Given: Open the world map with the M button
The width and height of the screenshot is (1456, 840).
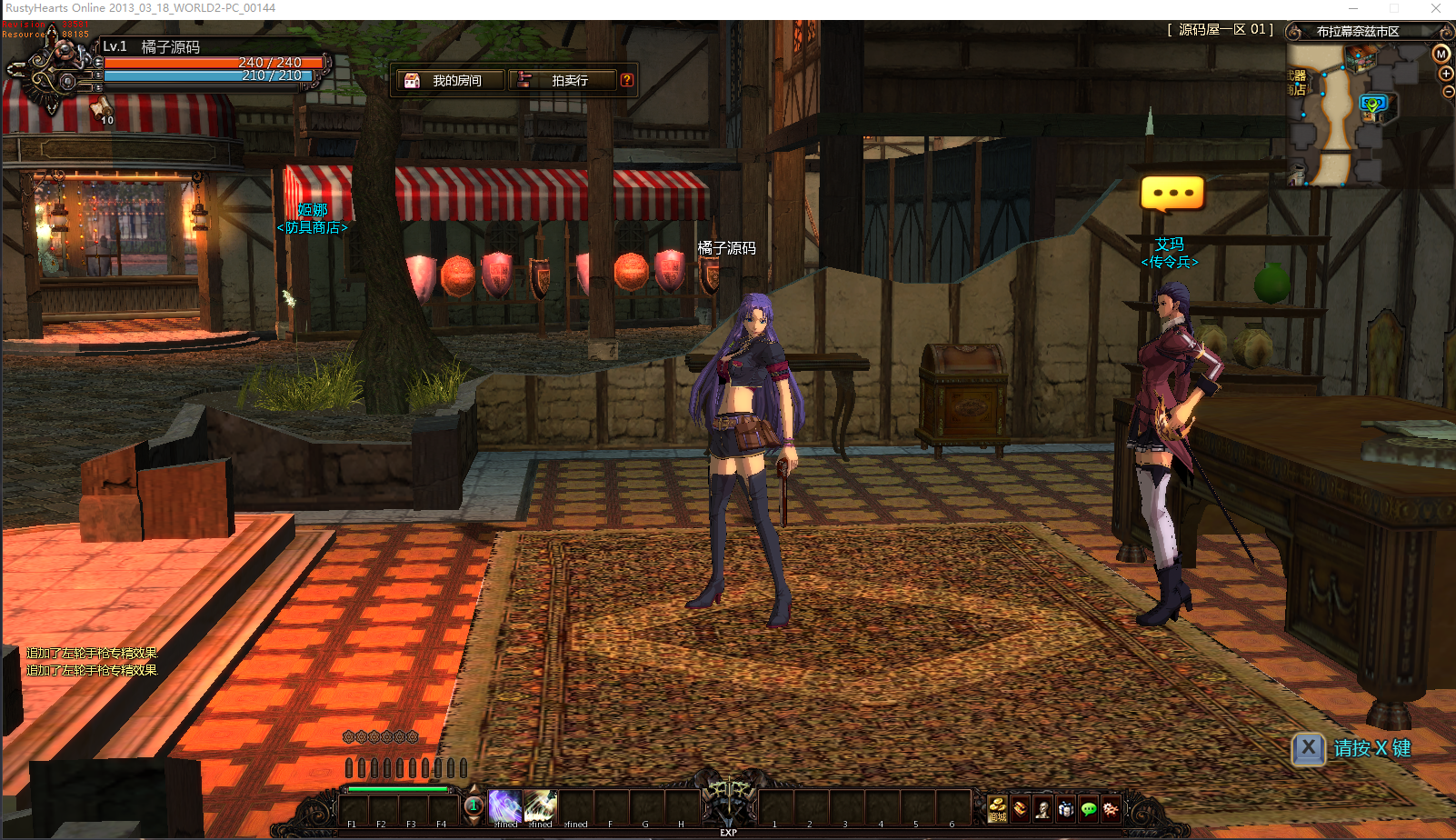Looking at the screenshot, I should pos(1441,55).
